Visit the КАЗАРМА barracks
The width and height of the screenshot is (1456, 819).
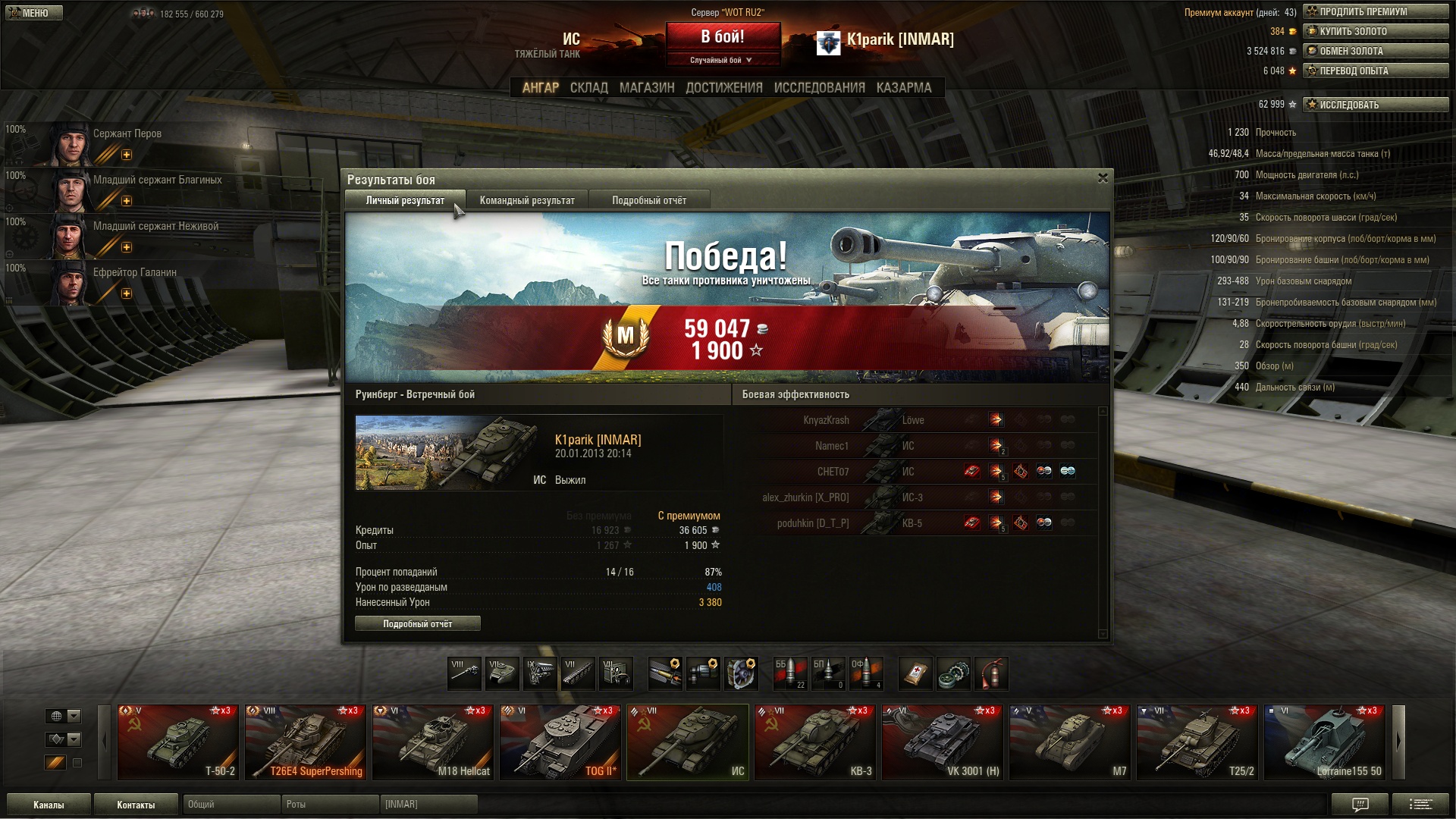[x=903, y=88]
